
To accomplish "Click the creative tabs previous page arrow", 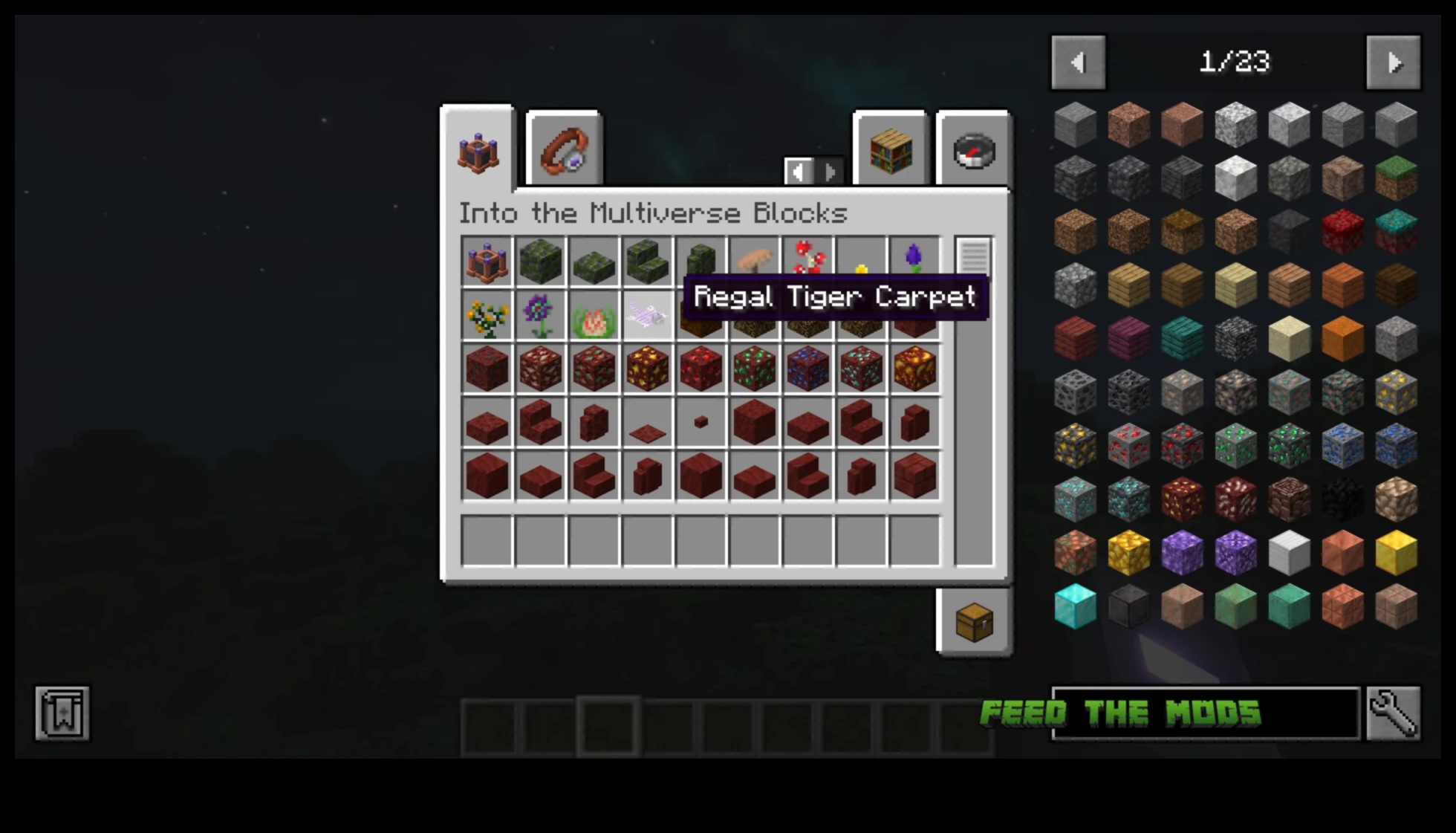I will (799, 172).
